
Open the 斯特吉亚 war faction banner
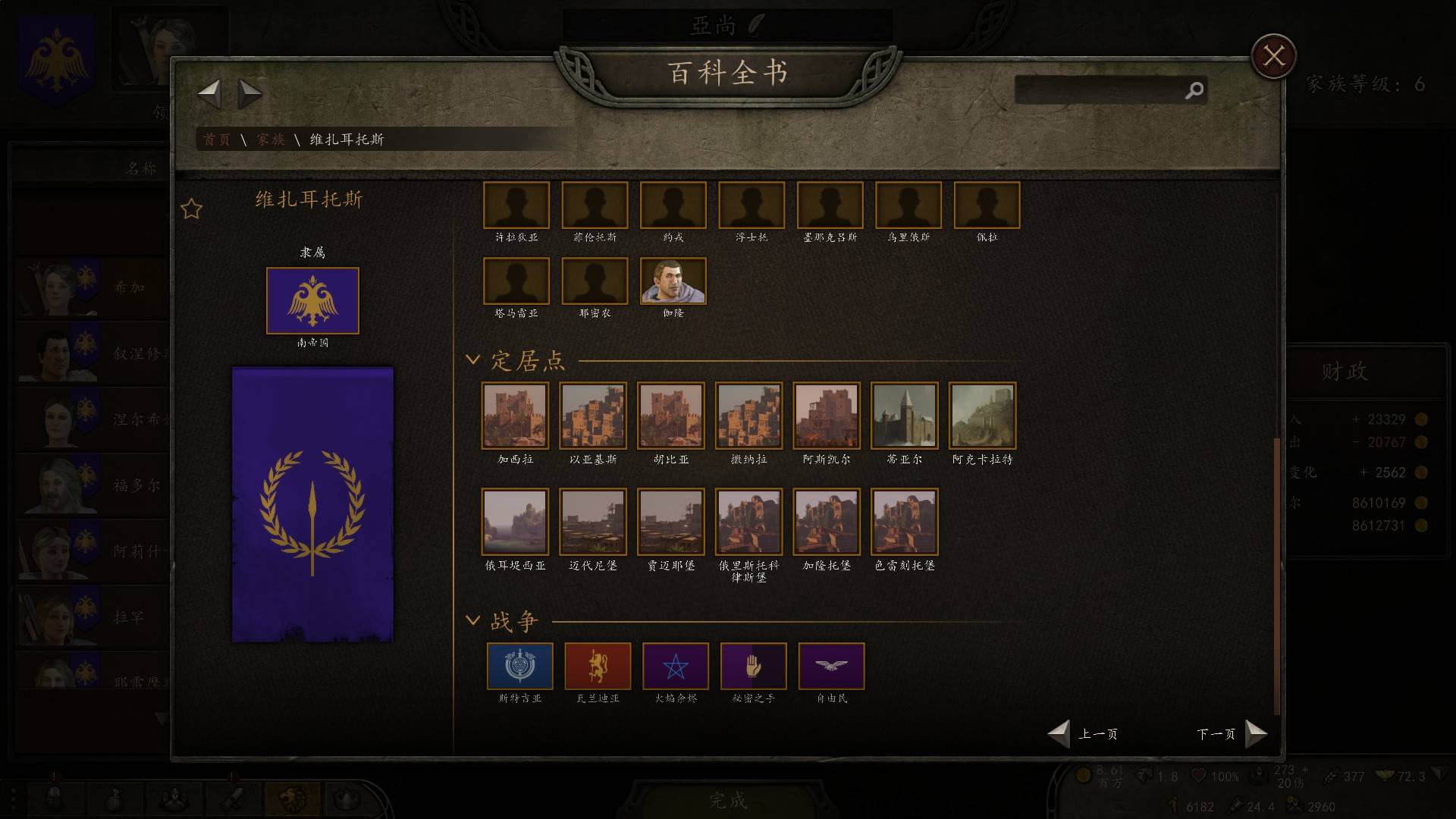[x=519, y=667]
